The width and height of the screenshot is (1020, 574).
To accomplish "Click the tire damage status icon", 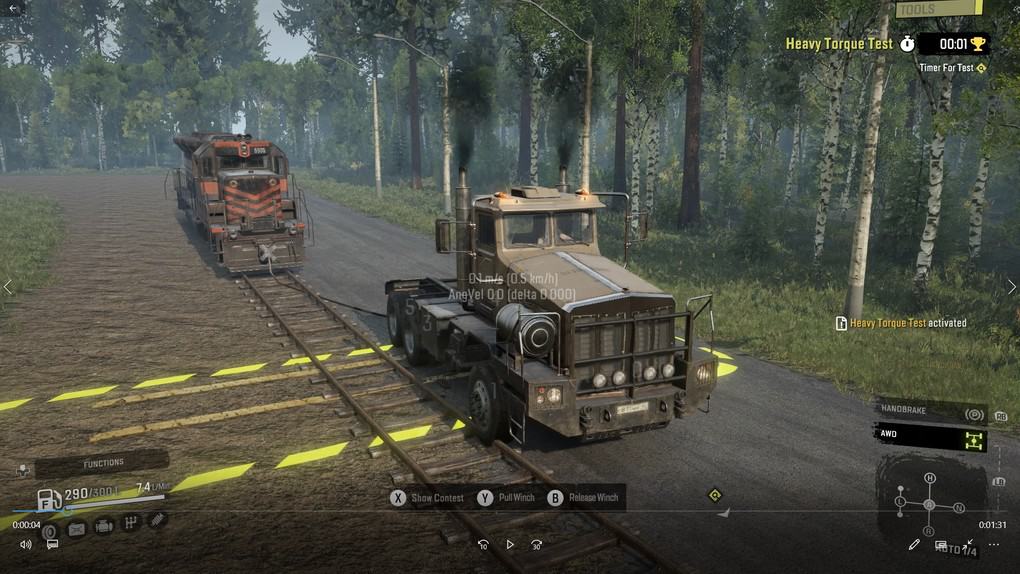I will (x=50, y=530).
